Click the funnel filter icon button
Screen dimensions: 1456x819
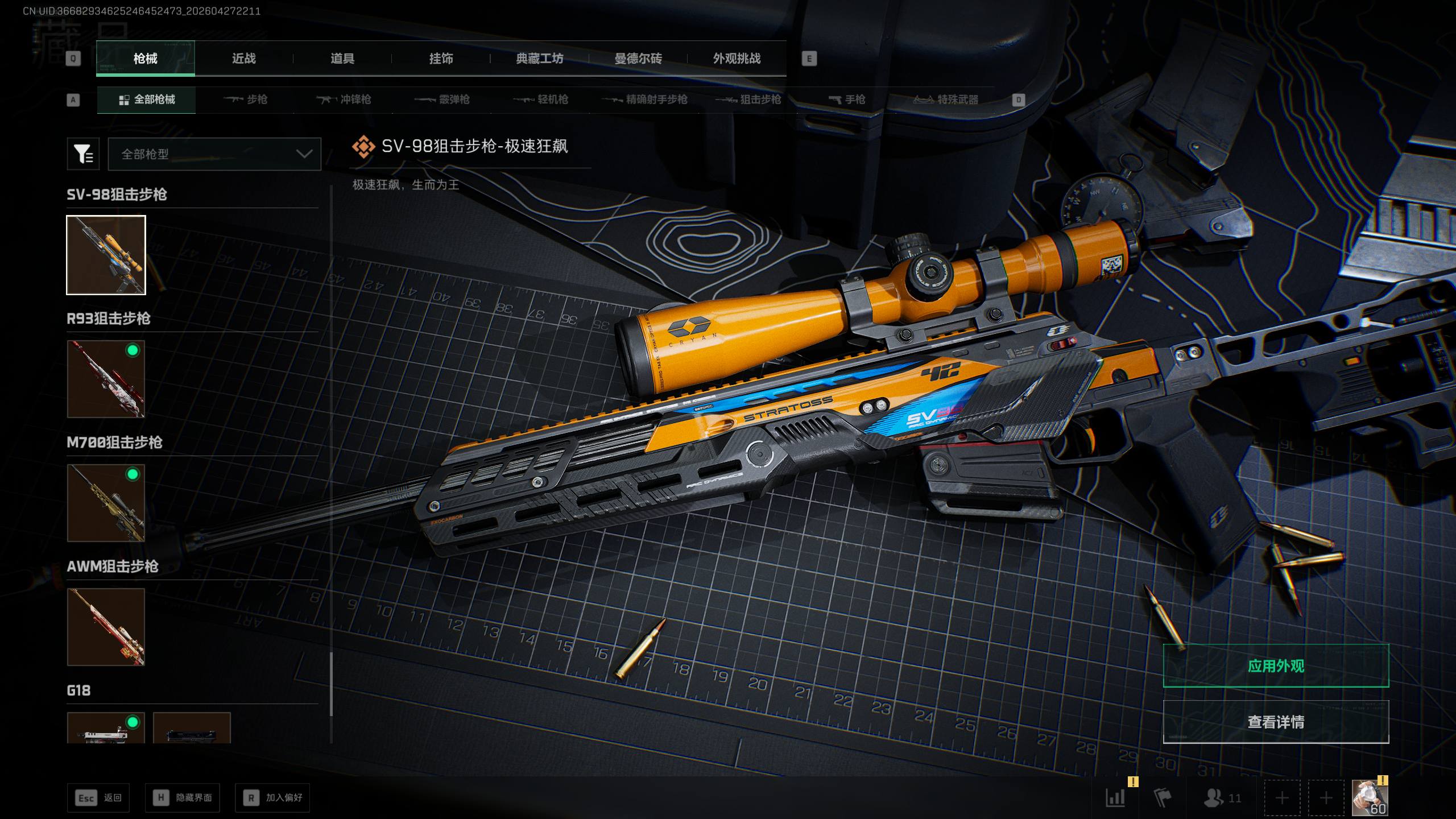pyautogui.click(x=83, y=154)
